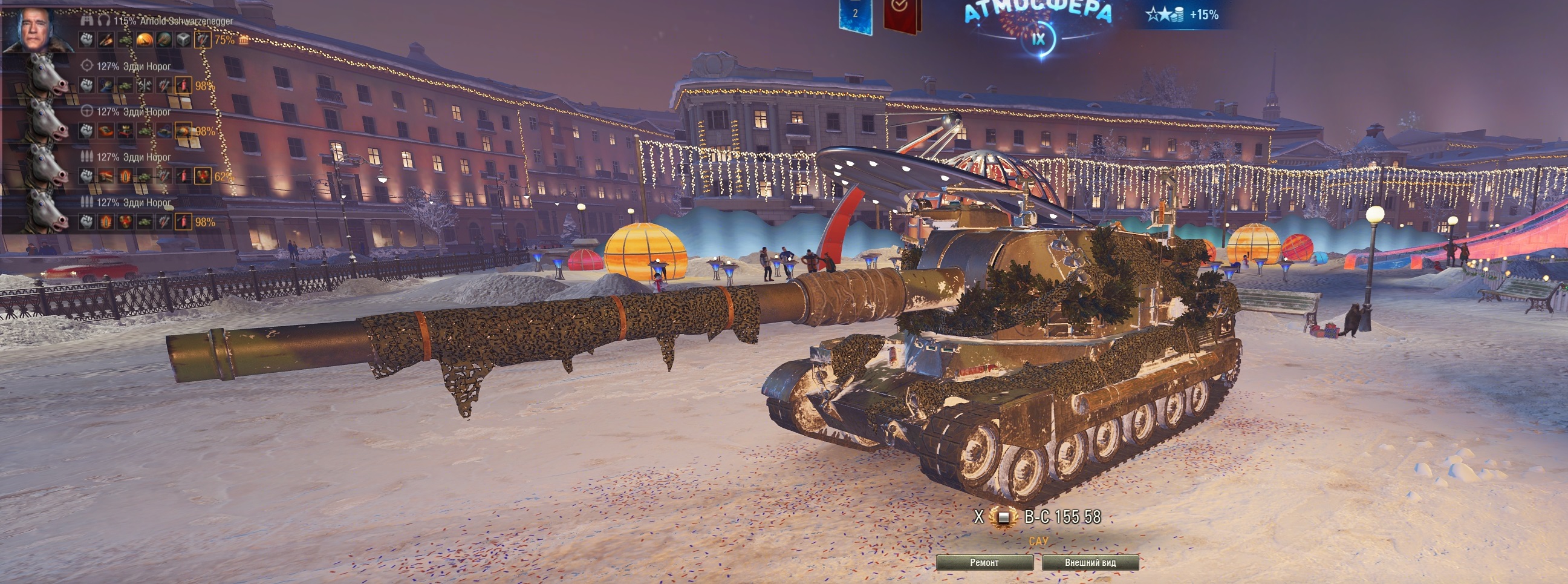Open Внешний вид exterior customization

(1090, 562)
